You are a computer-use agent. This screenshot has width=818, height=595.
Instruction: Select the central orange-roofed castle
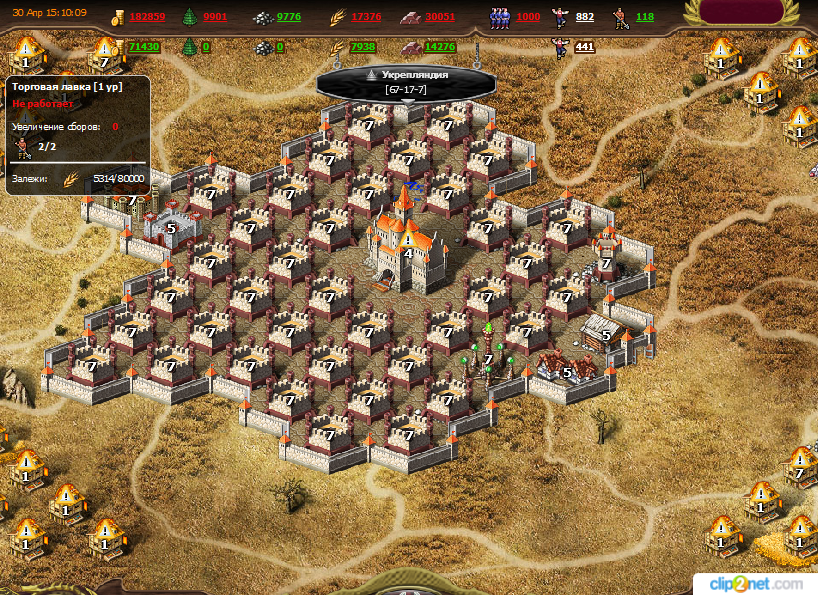[403, 243]
